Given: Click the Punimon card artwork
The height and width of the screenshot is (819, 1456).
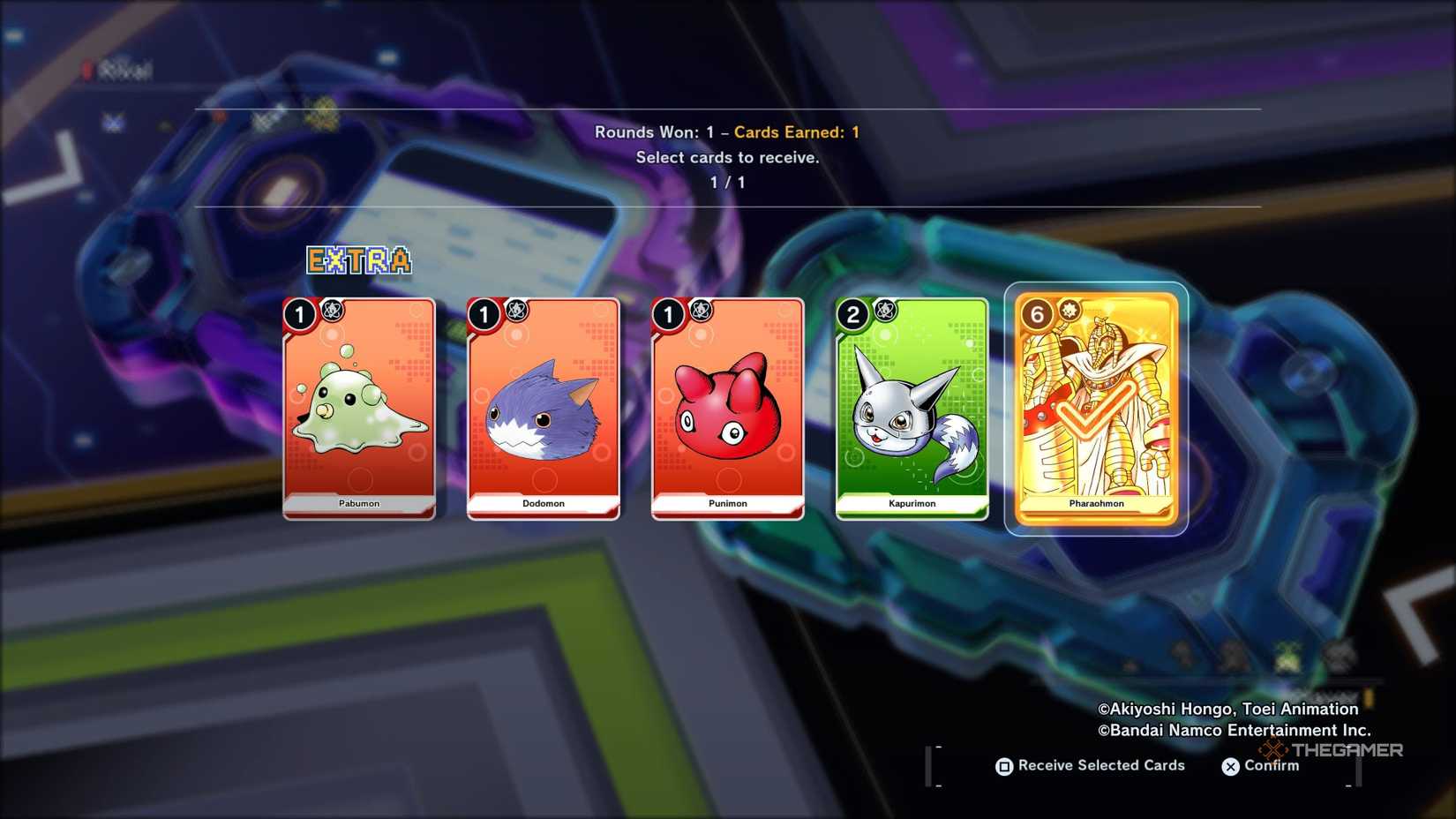Looking at the screenshot, I should (x=725, y=410).
